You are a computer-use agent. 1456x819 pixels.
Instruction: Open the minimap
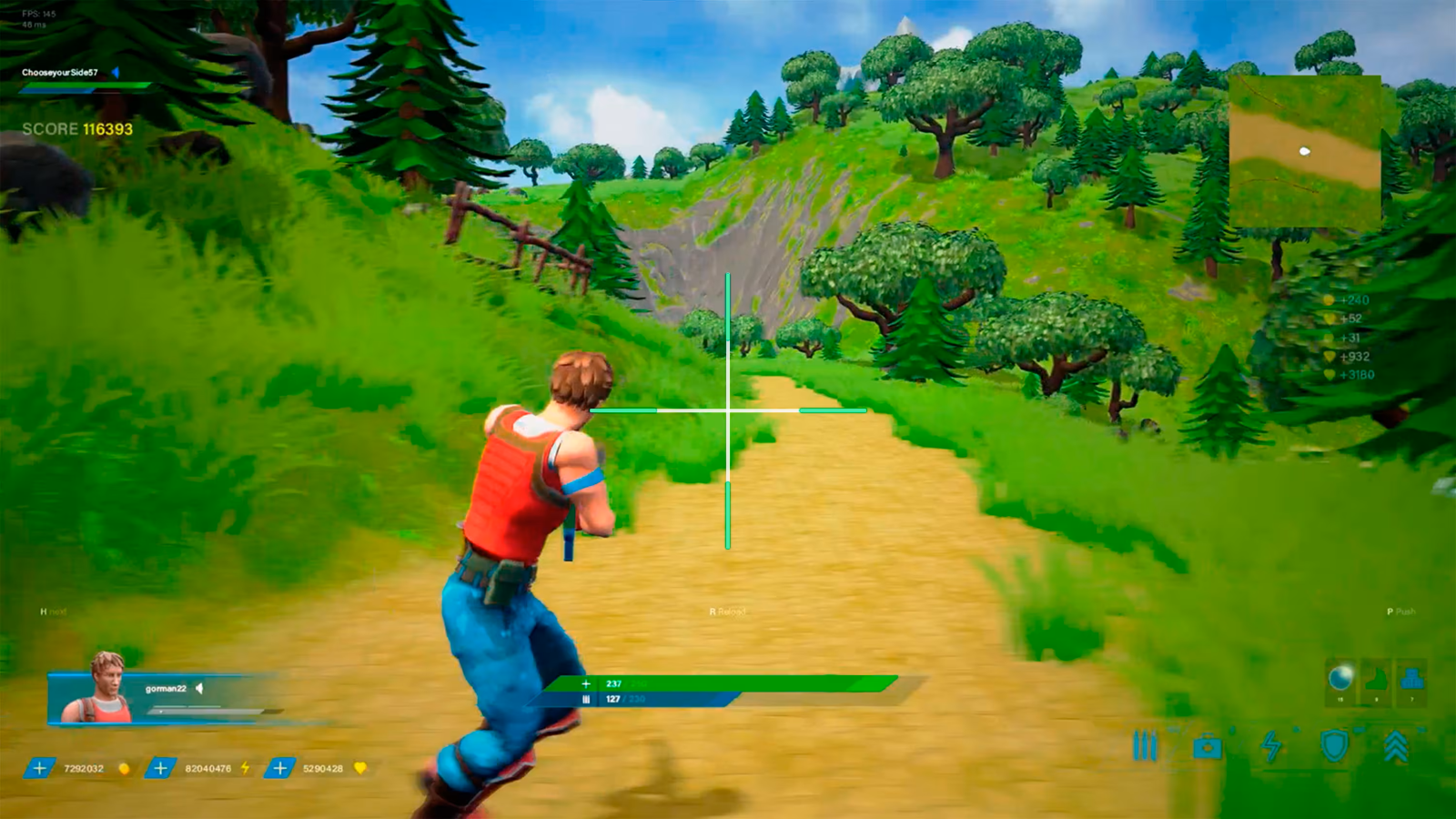[x=1304, y=151]
